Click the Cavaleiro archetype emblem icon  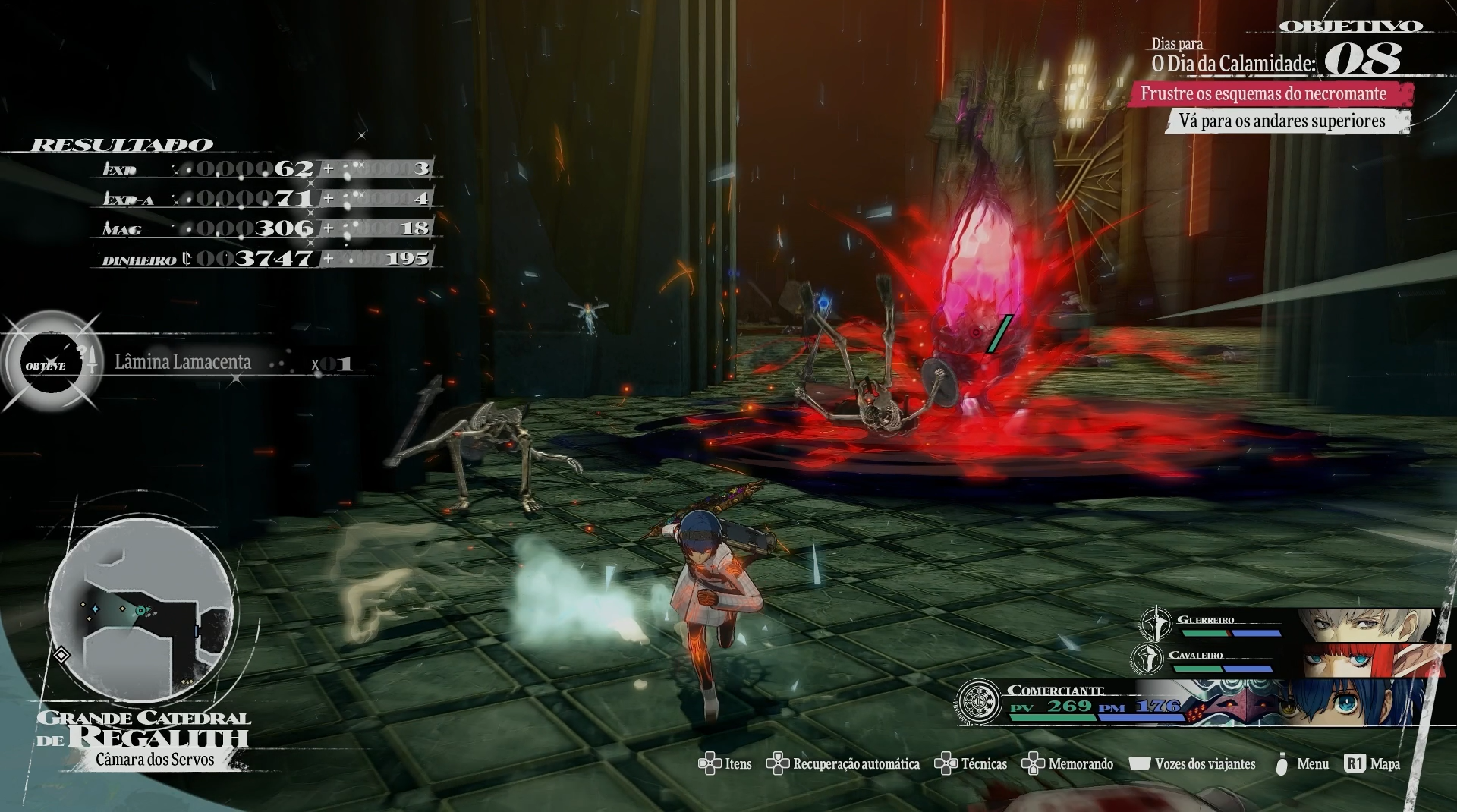pyautogui.click(x=1147, y=659)
